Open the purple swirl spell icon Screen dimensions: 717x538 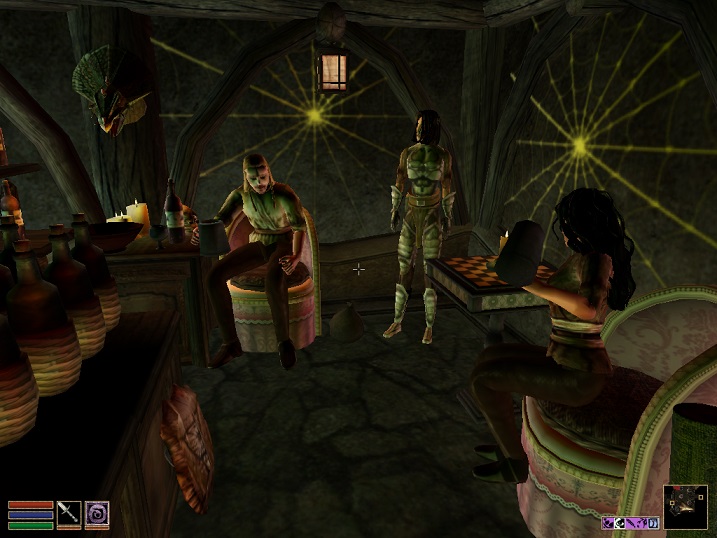tap(97, 513)
